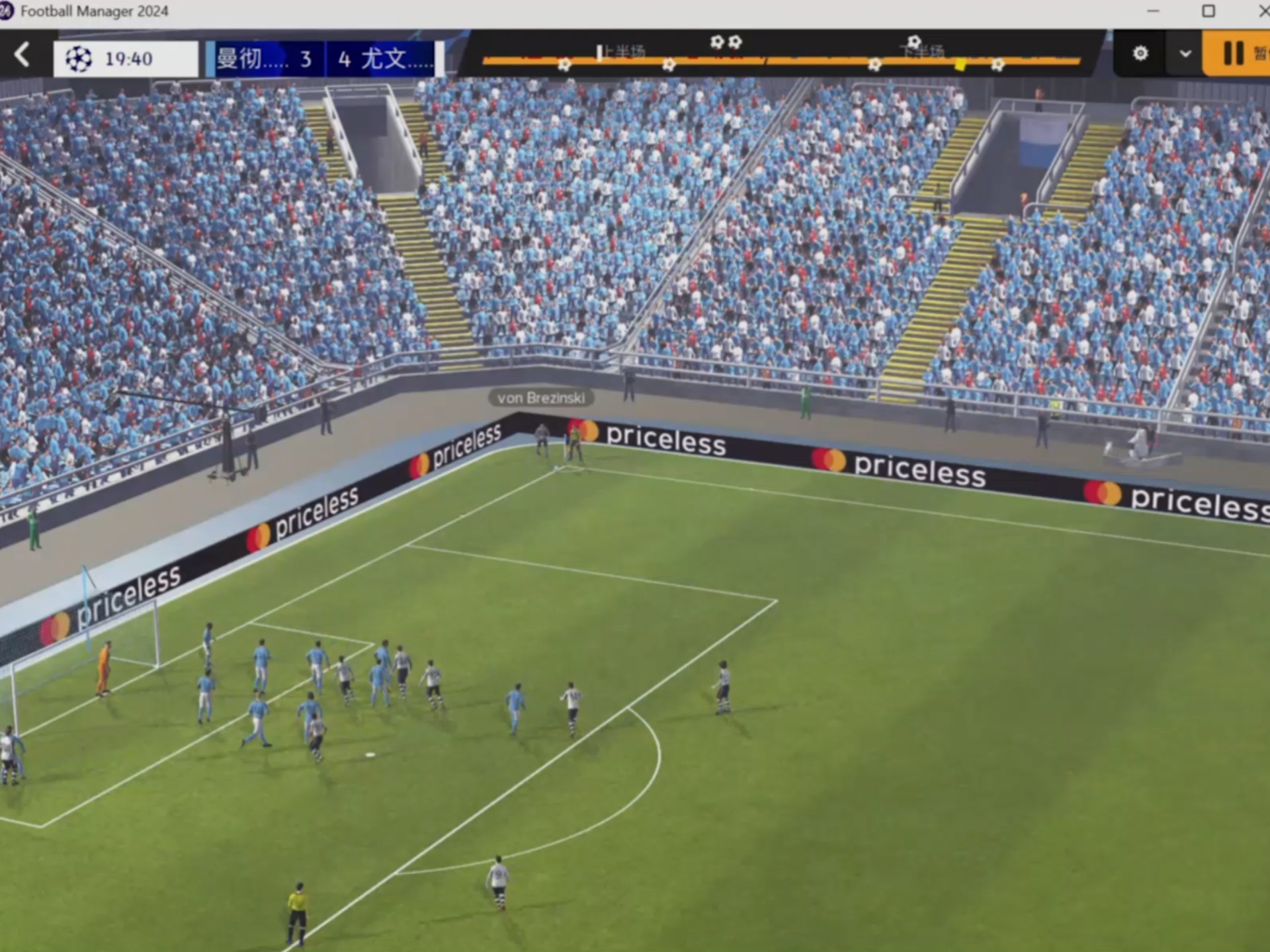Jump to the yellow card on the timeline
The height and width of the screenshot is (952, 1270).
(960, 65)
